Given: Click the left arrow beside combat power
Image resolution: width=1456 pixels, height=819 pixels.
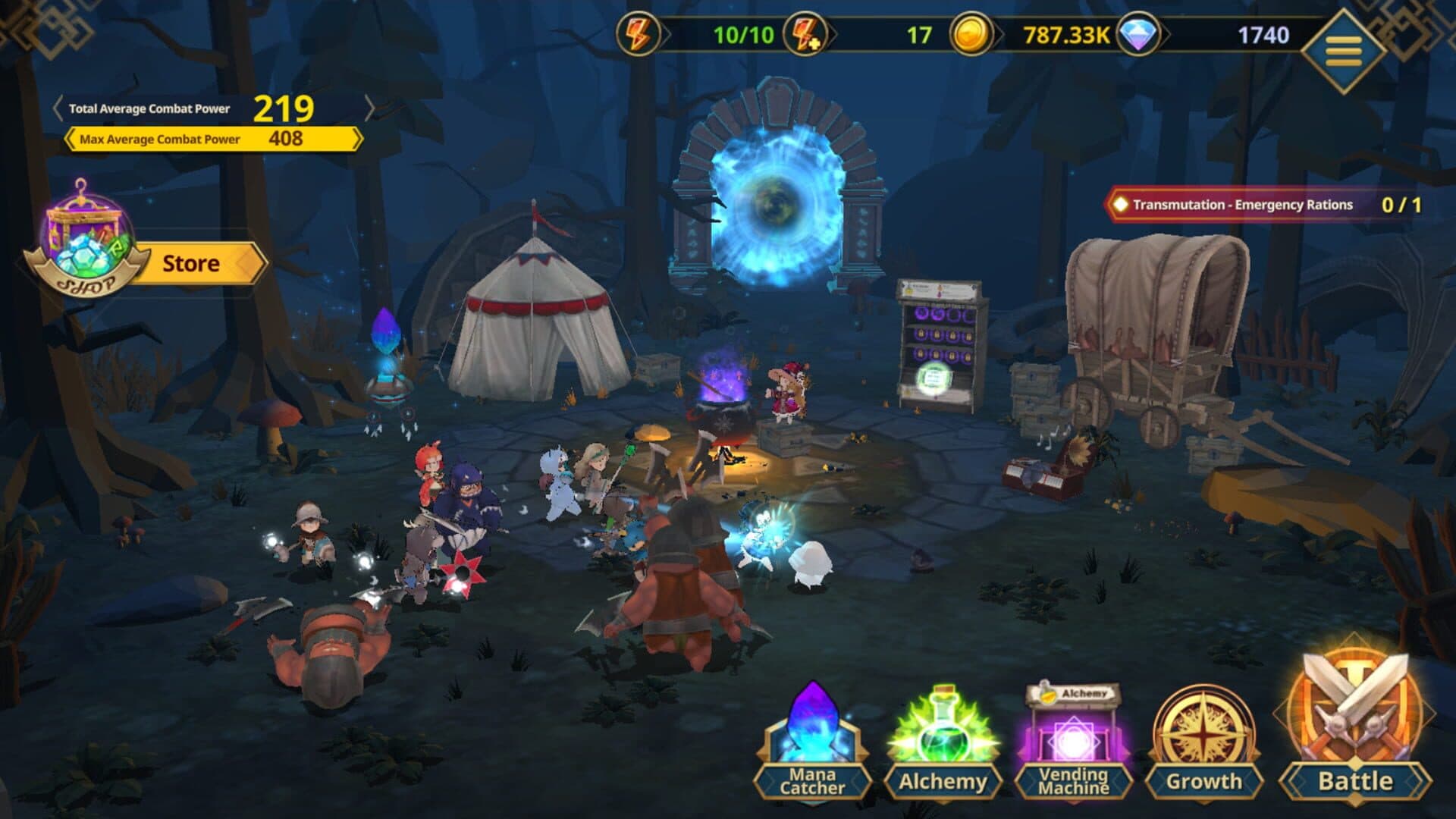Looking at the screenshot, I should pyautogui.click(x=58, y=108).
